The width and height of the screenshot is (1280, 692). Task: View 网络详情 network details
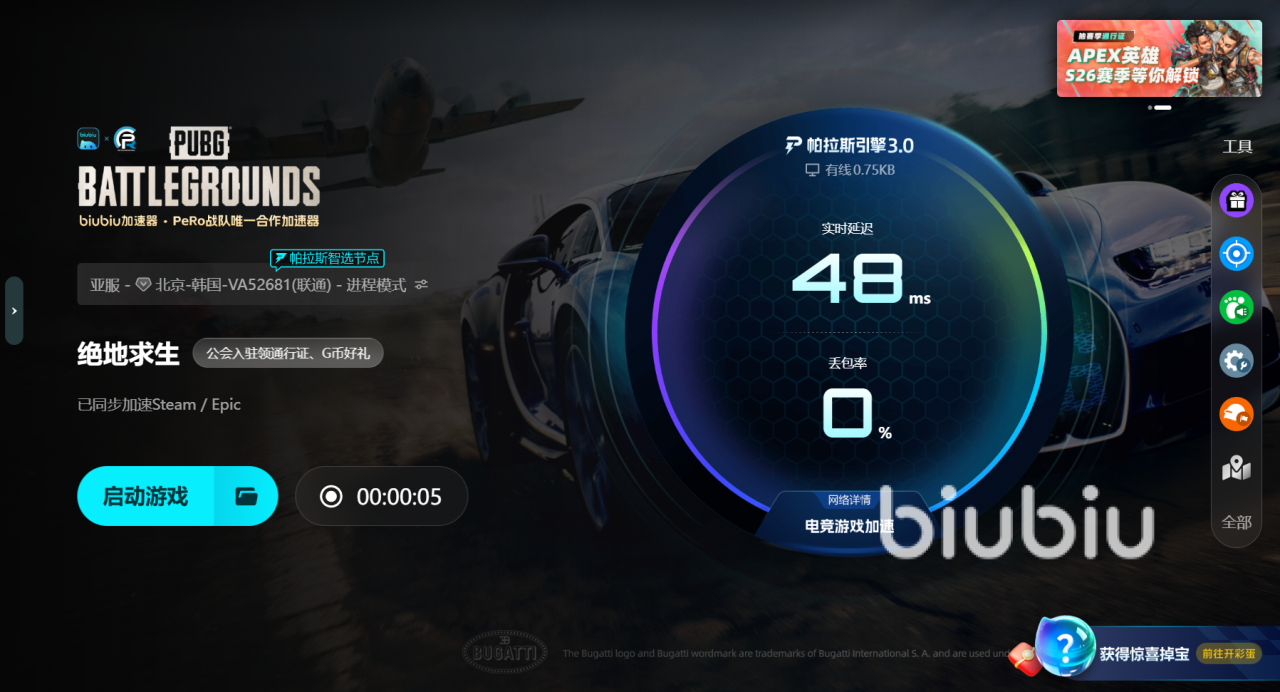[x=849, y=500]
